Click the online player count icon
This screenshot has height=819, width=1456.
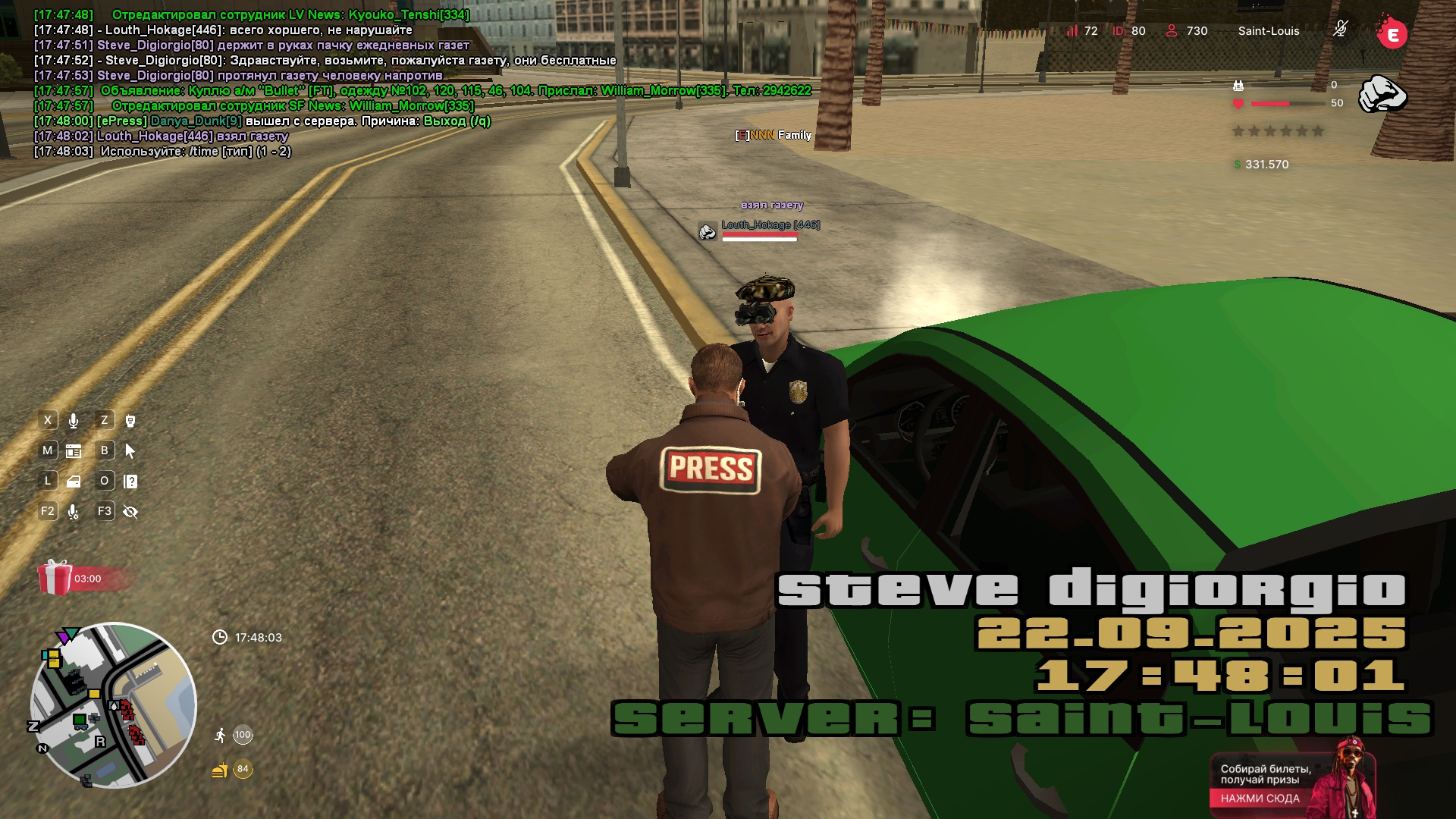[x=1172, y=31]
